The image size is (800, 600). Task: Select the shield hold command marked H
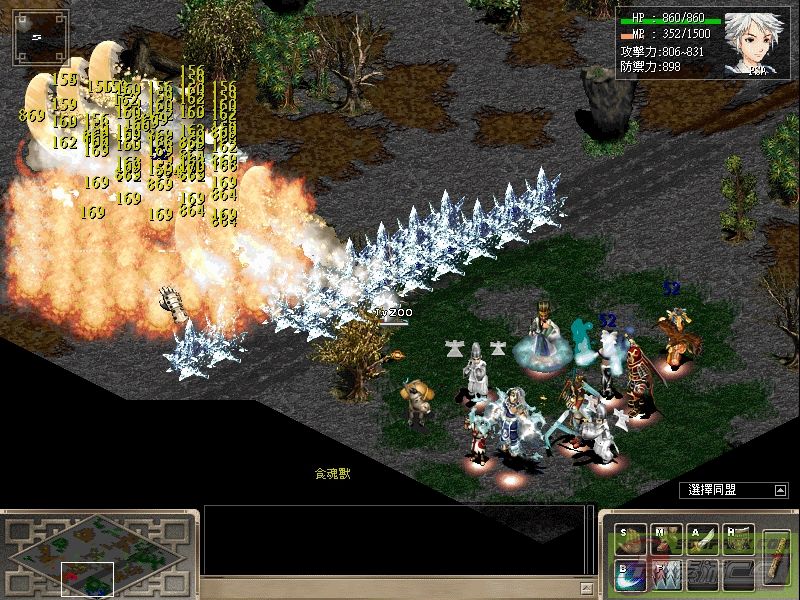739,541
